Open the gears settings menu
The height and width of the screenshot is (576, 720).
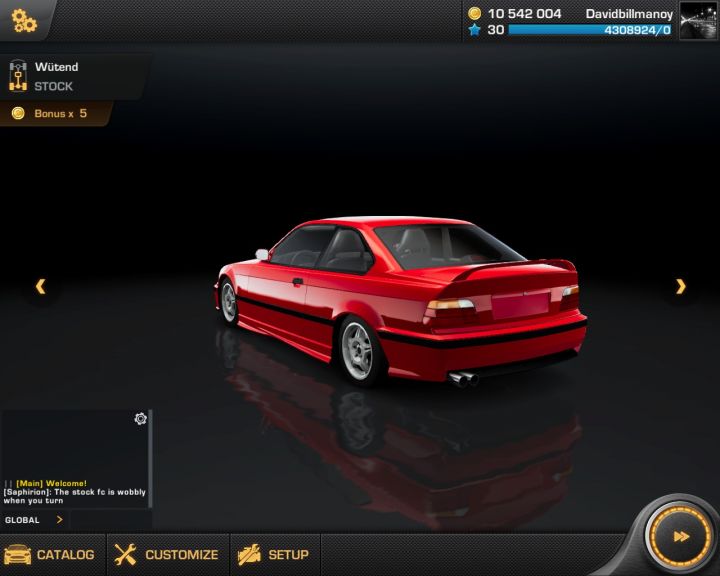coord(24,20)
